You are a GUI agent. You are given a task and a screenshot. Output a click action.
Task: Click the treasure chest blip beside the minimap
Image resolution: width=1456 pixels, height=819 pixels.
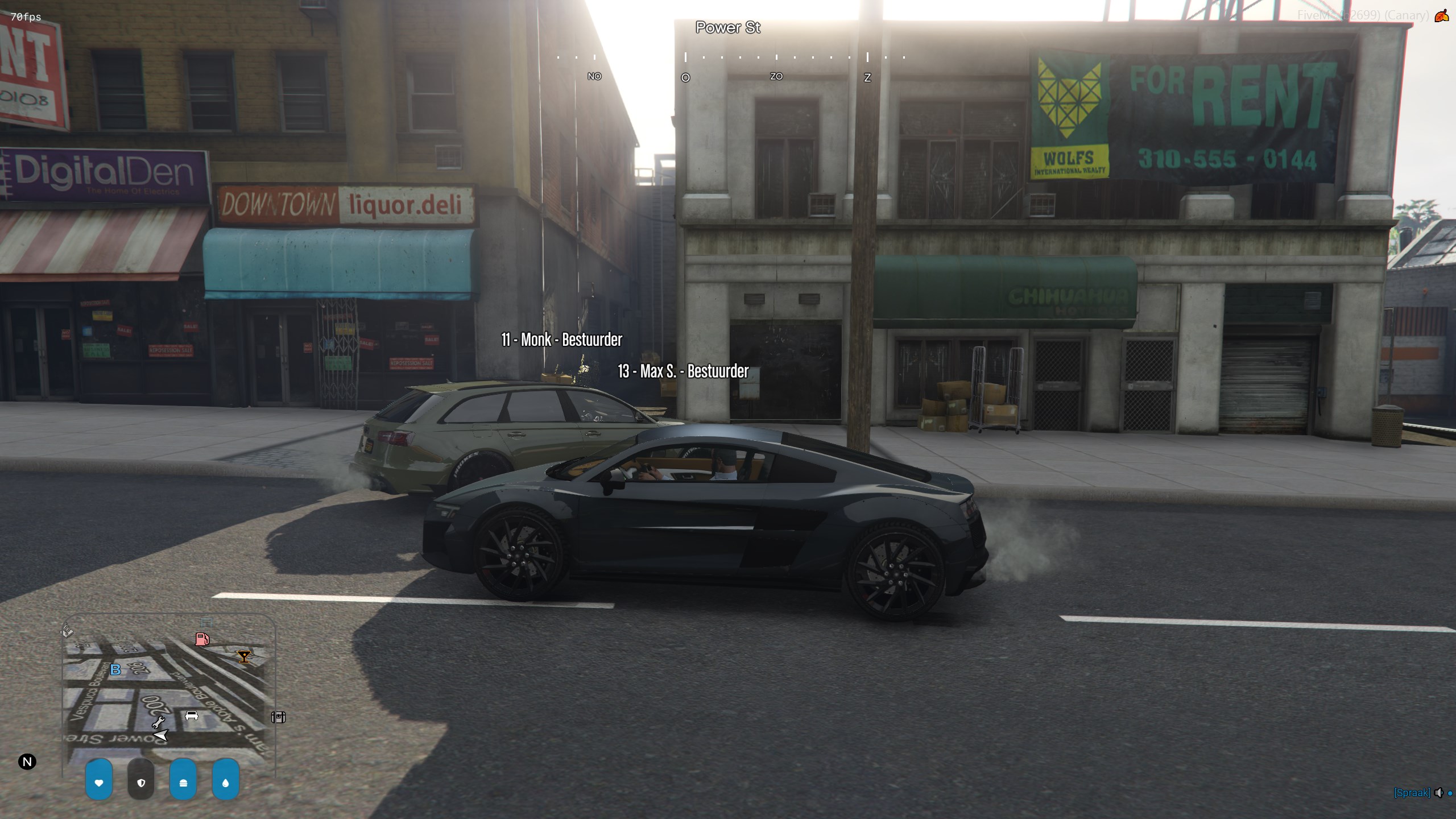[278, 717]
